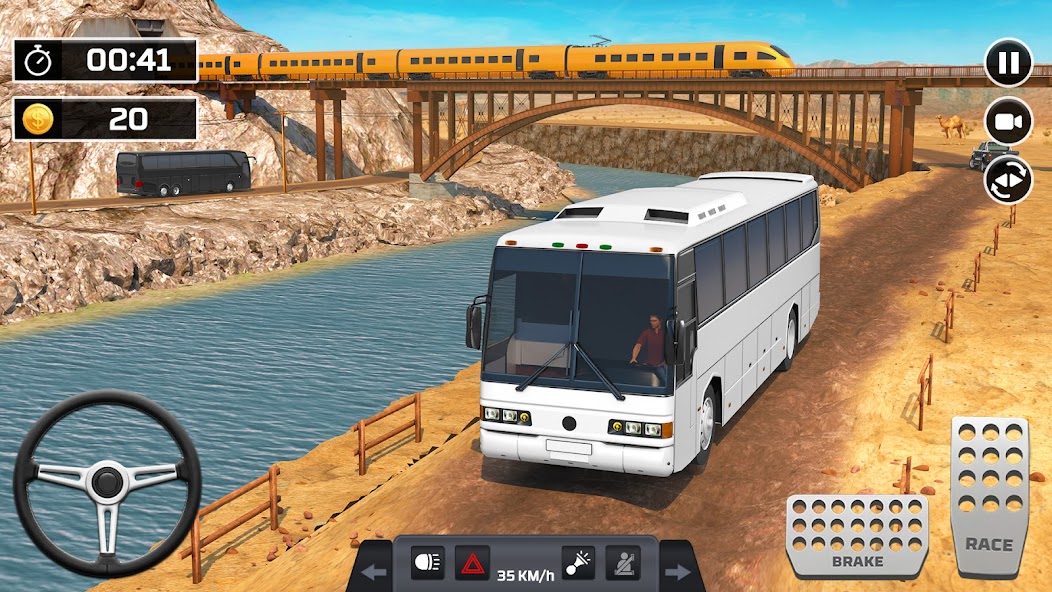
Task: Turn on the hazard warning triangle
Action: (472, 563)
